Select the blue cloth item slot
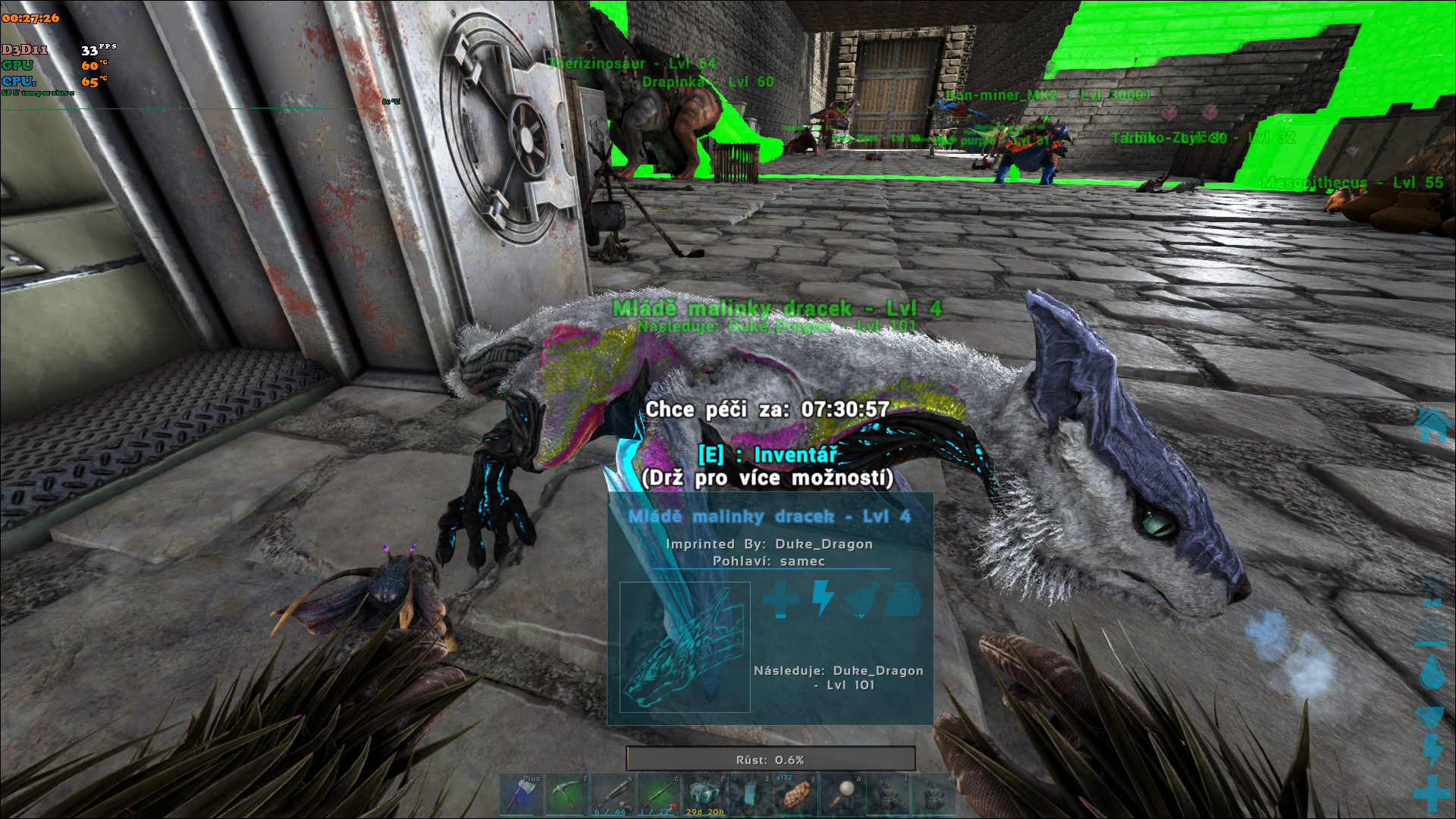Image resolution: width=1456 pixels, height=819 pixels. [x=750, y=795]
